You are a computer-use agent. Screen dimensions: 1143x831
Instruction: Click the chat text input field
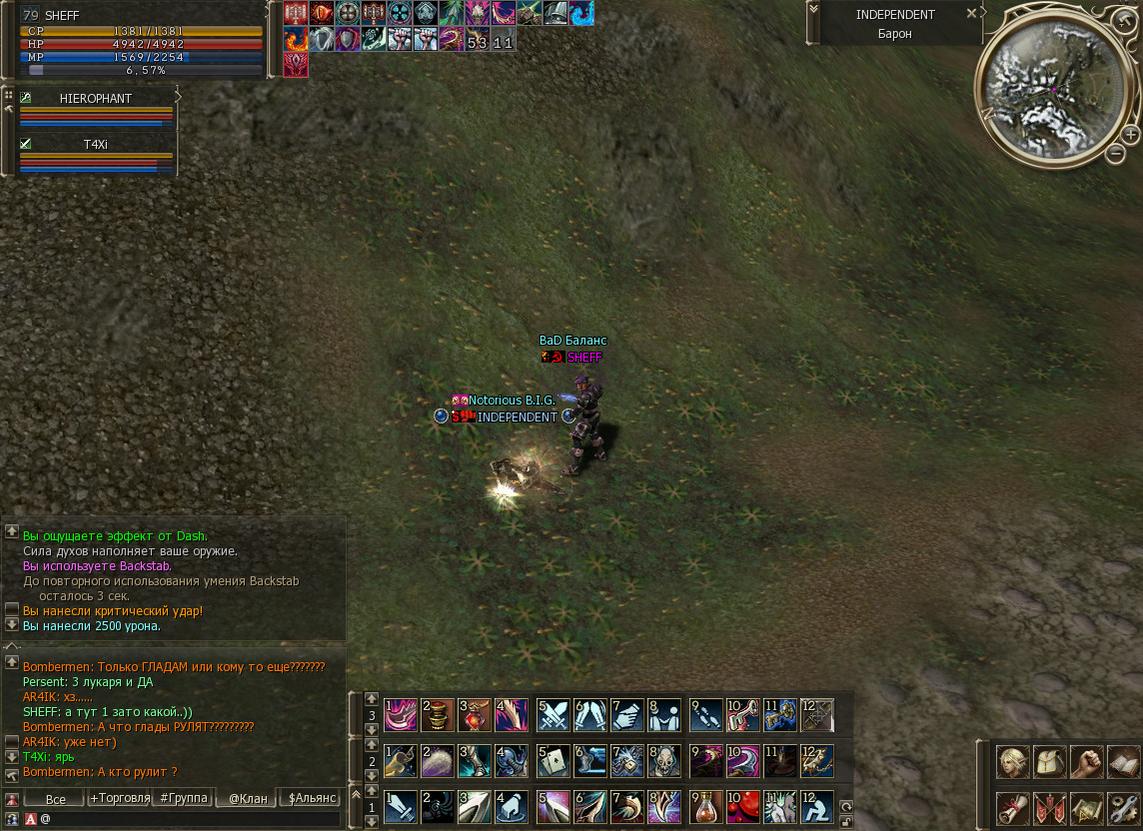pyautogui.click(x=190, y=819)
